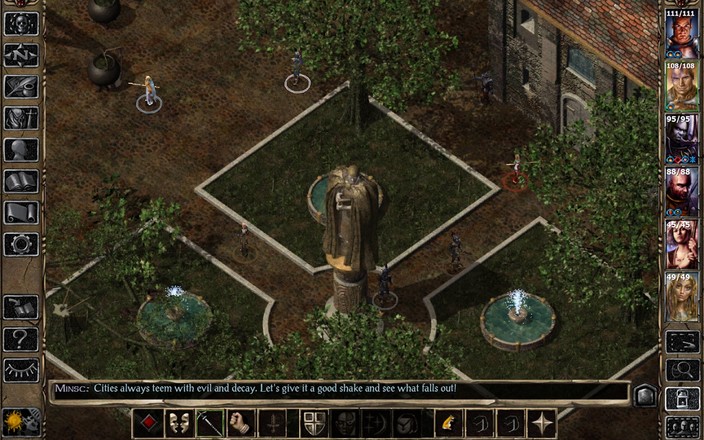The height and width of the screenshot is (440, 704).
Task: Select the blonde woman portrait with 49/49 health
Action: tap(682, 297)
